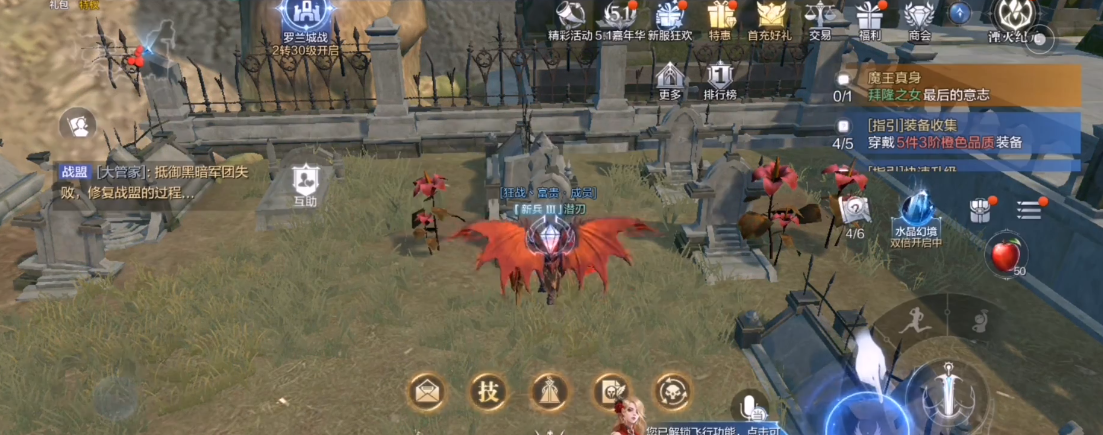1103x435 pixels.
Task: Open the mail envelope button
Action: pyautogui.click(x=428, y=391)
